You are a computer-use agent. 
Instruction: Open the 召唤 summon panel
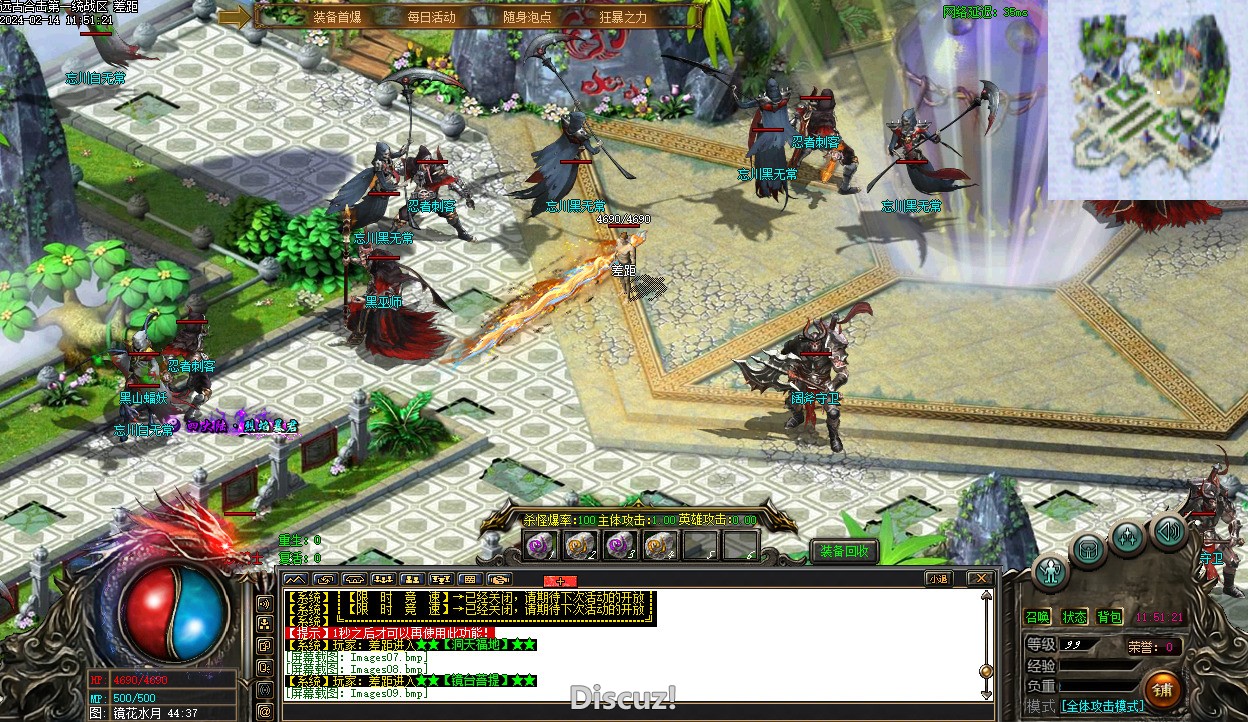pos(1038,617)
